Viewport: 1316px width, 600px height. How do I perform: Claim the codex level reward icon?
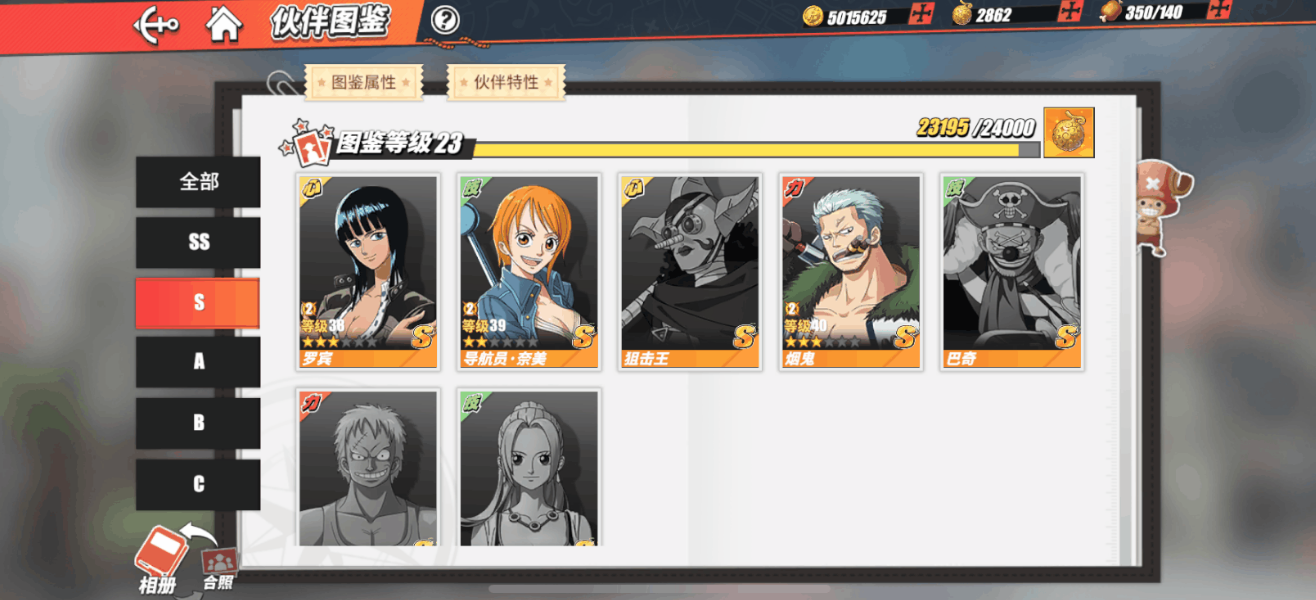1068,133
